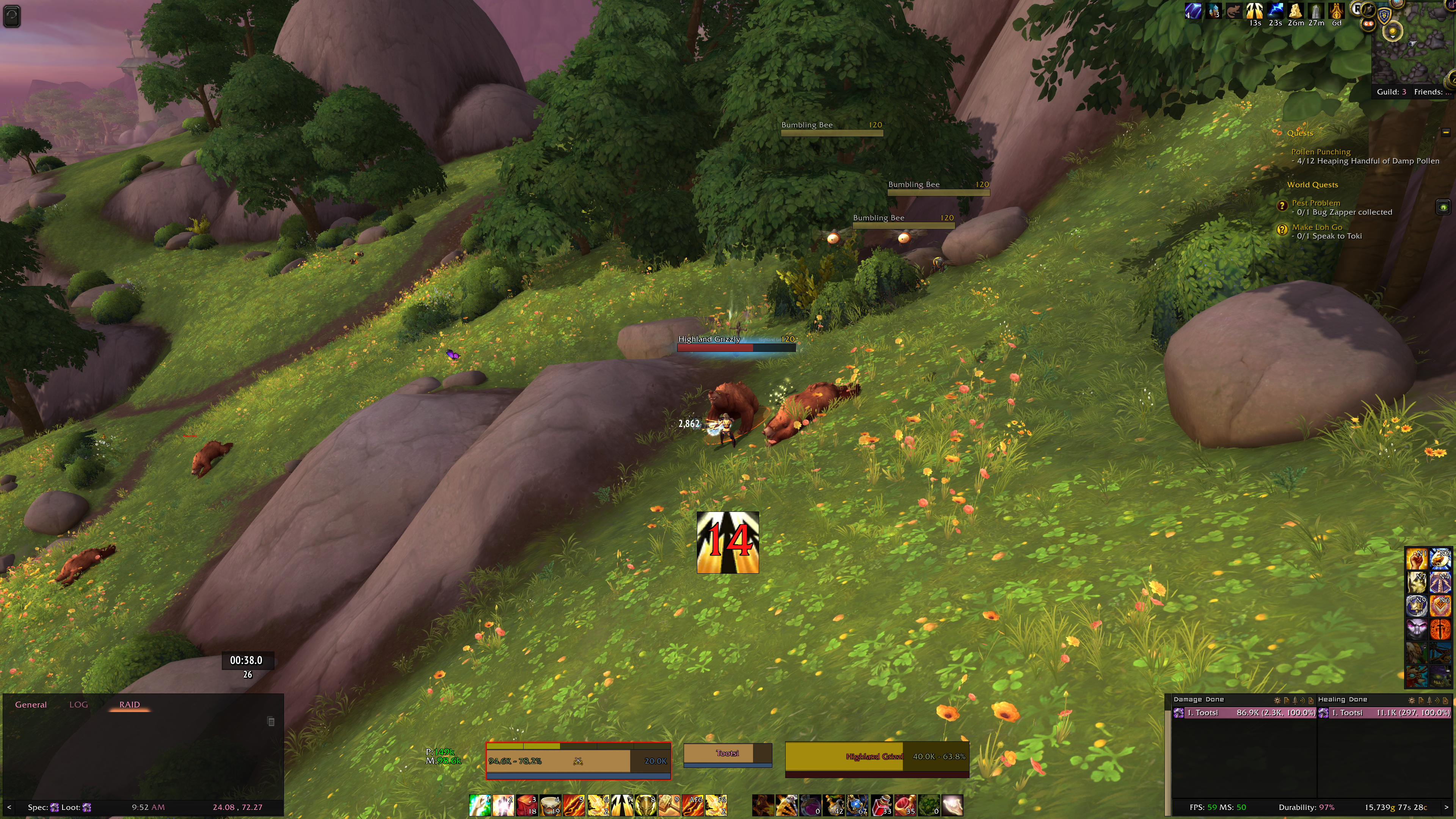Open the Guild panel from info bar
Image resolution: width=1456 pixels, height=819 pixels.
click(1391, 91)
